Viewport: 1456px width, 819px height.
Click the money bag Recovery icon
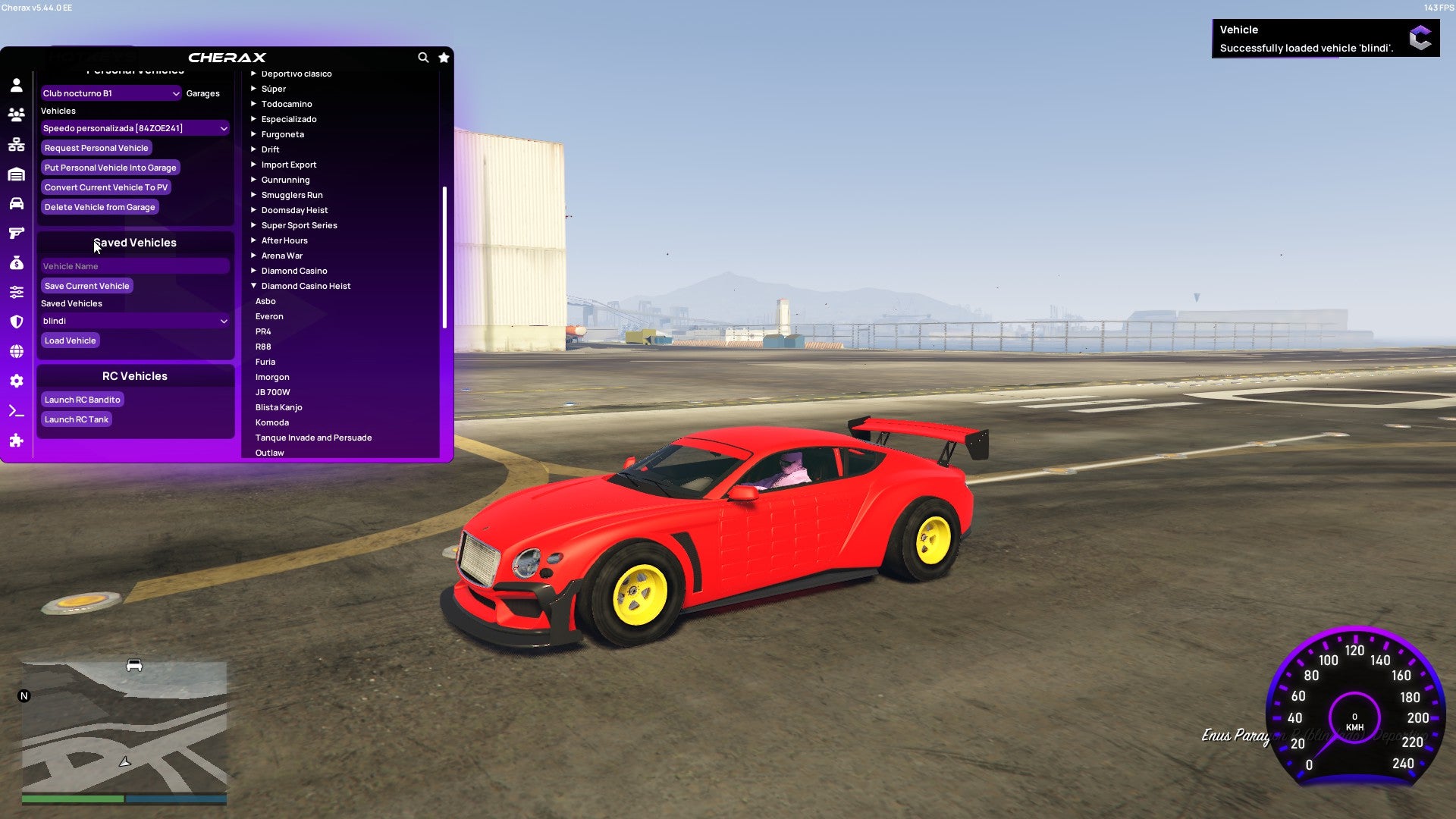pos(16,262)
